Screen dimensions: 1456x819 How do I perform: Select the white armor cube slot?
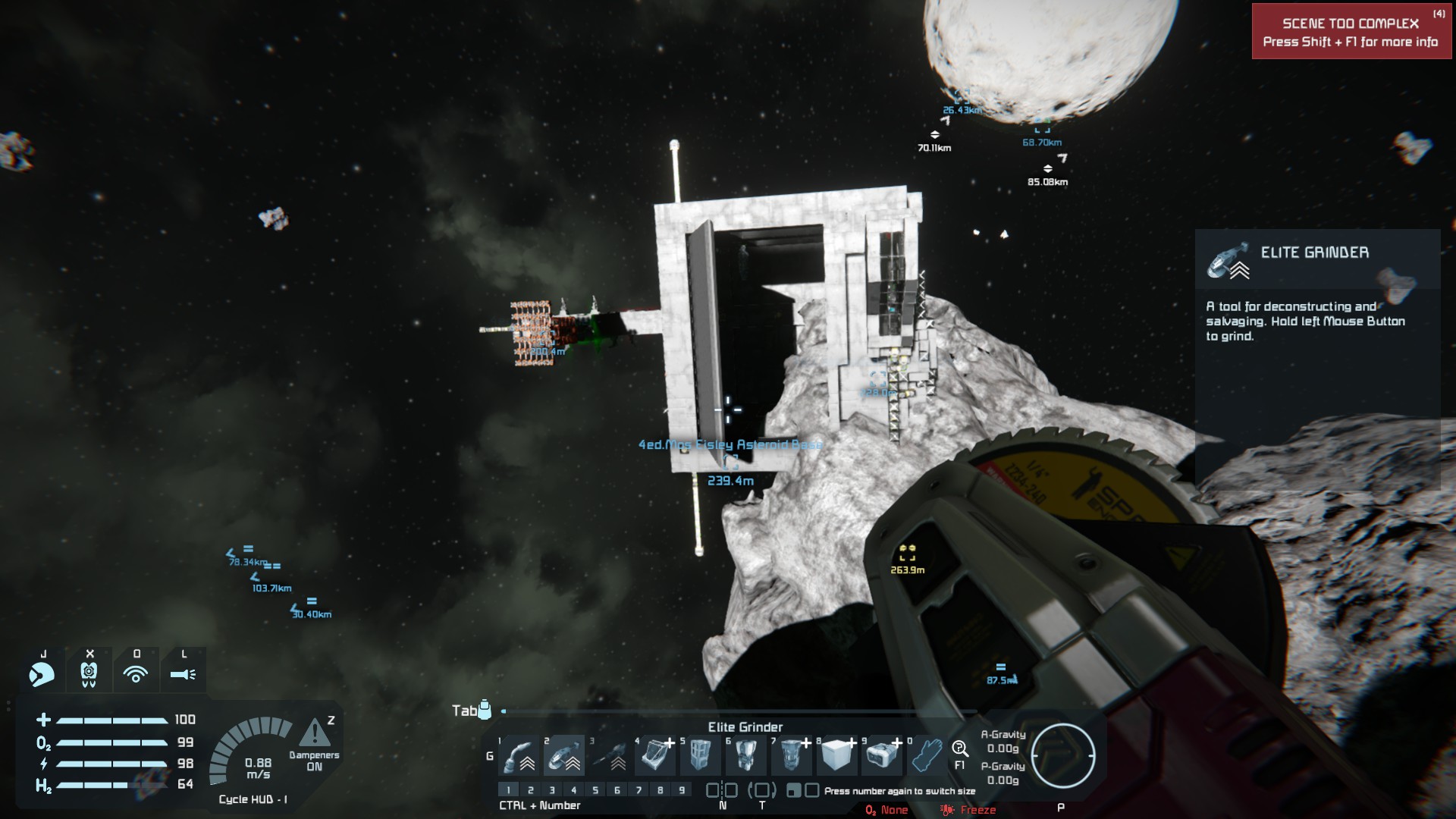click(836, 755)
